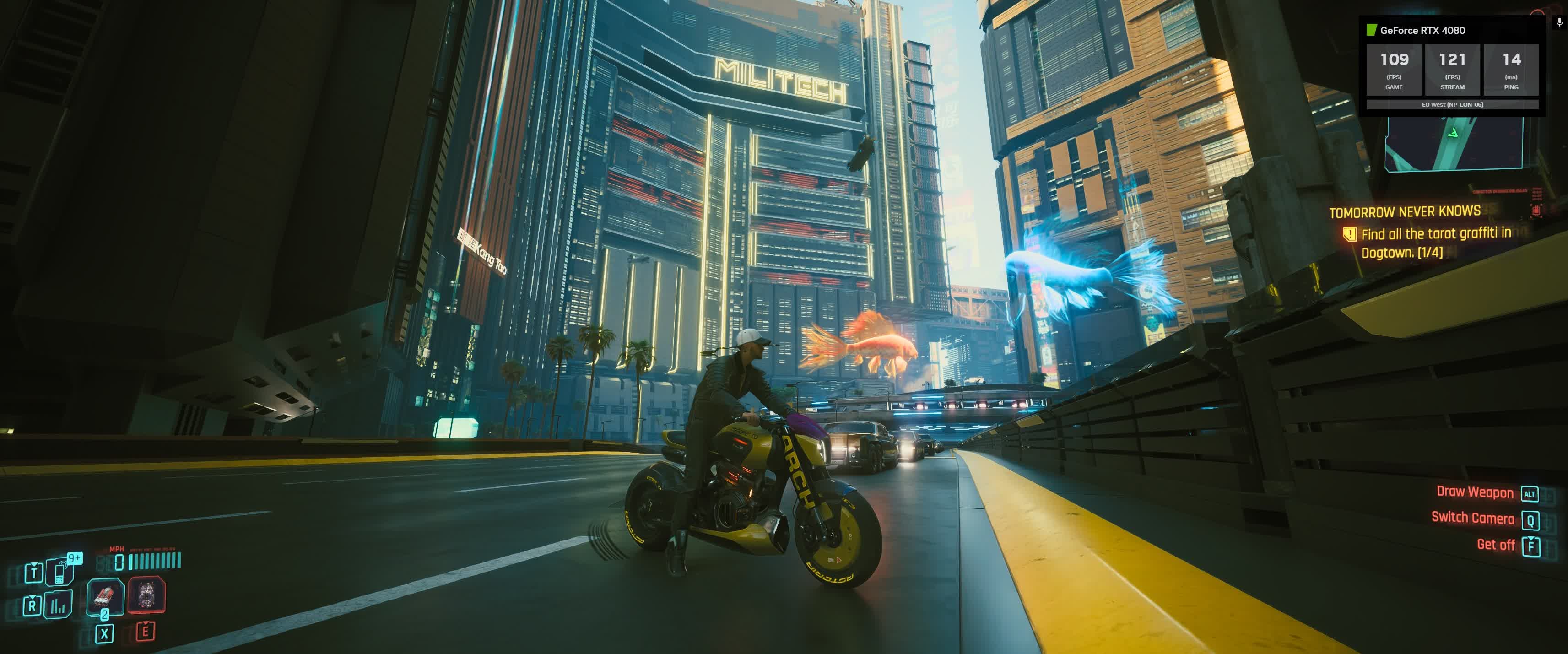
Task: Select the tarot graffiti objective marker icon
Action: coord(1350,234)
